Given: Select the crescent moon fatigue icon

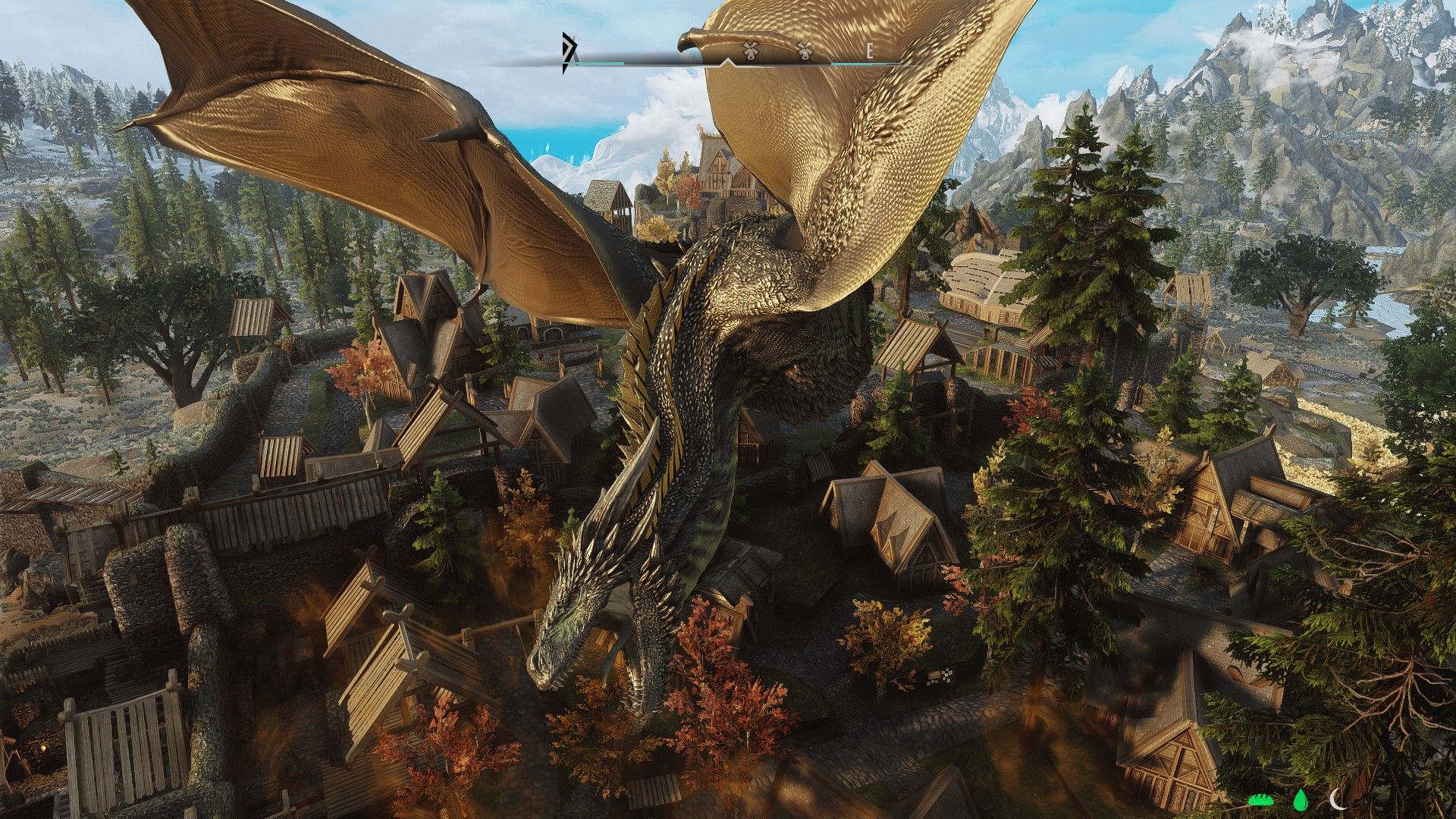Looking at the screenshot, I should click(x=1338, y=798).
